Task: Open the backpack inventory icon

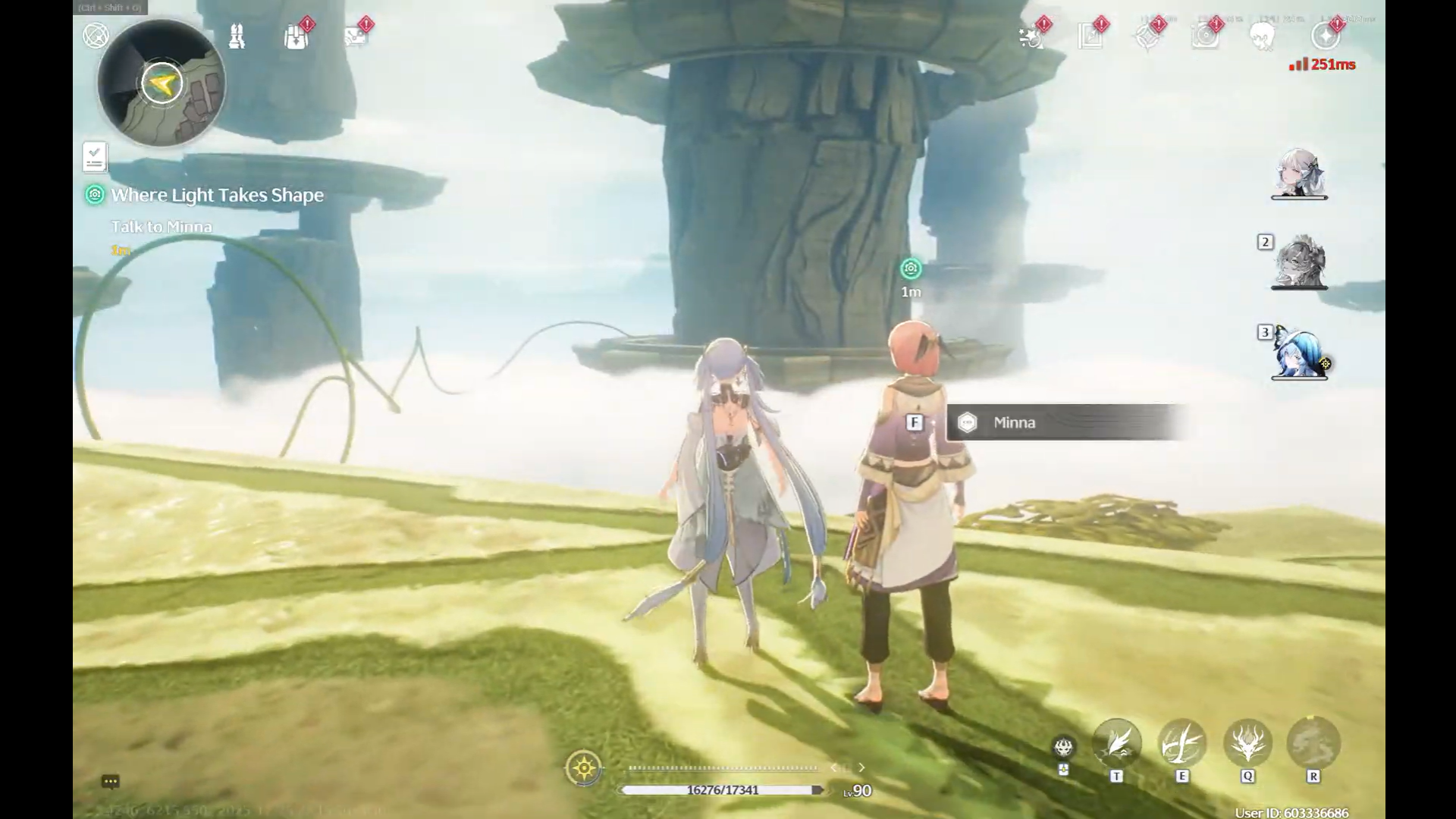Action: [x=296, y=36]
